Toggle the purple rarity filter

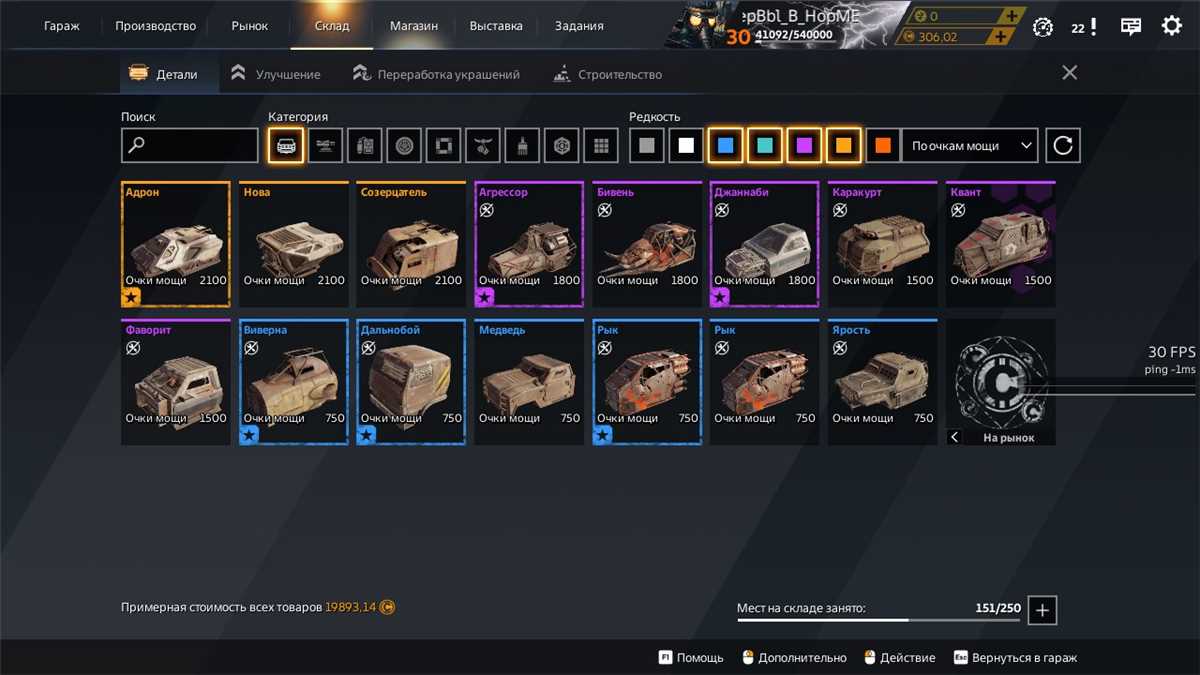[x=804, y=146]
